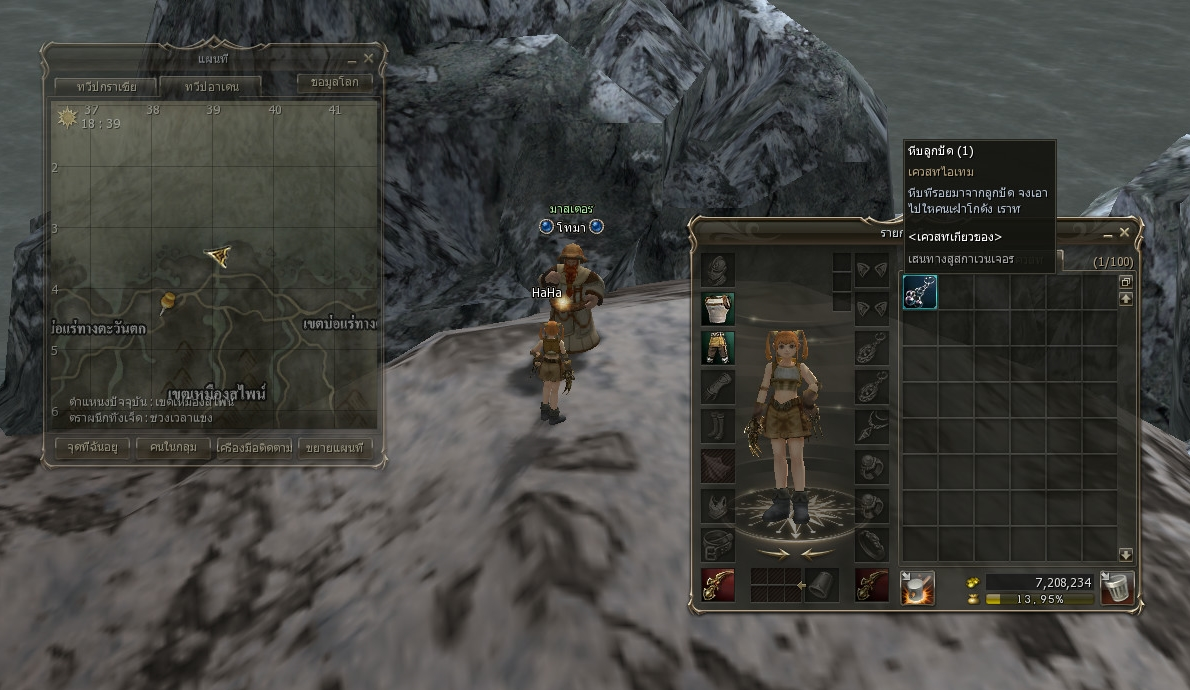Switch to the ทวีปกราเซีย map tab
This screenshot has height=690, width=1190.
[104, 86]
